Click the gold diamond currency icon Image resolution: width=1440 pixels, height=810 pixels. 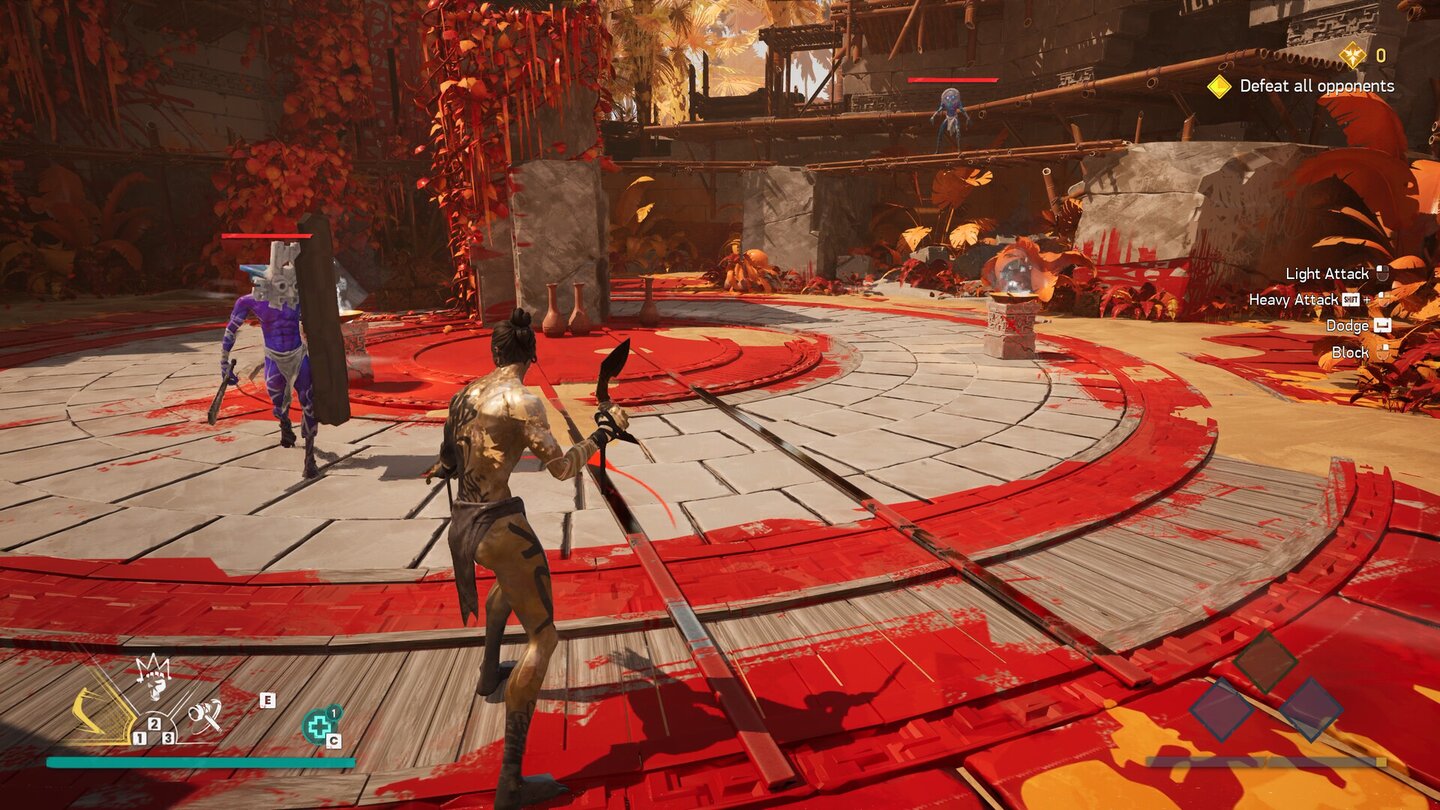coord(1352,55)
